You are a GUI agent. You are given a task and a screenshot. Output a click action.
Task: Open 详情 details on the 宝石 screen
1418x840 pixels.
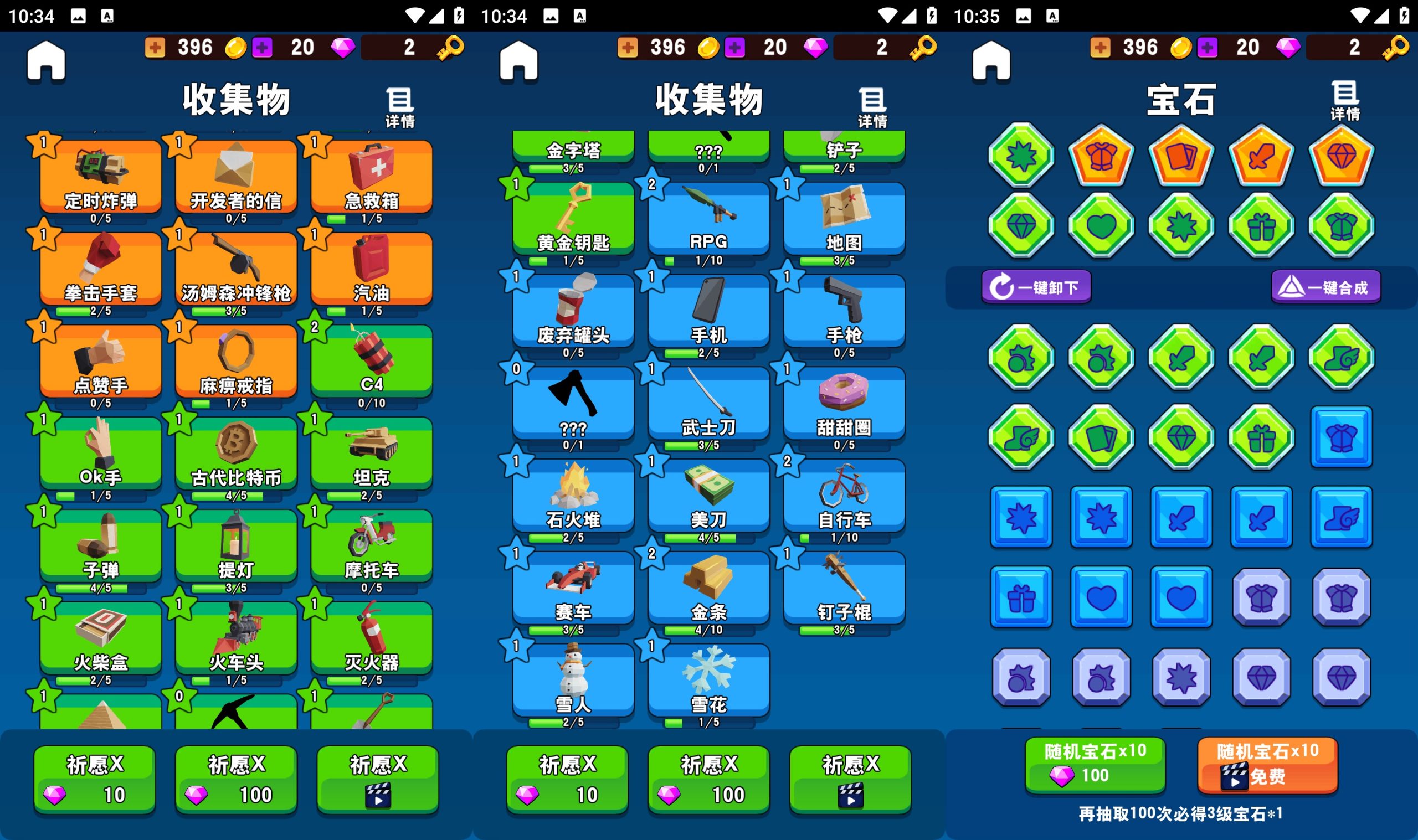coord(1345,101)
